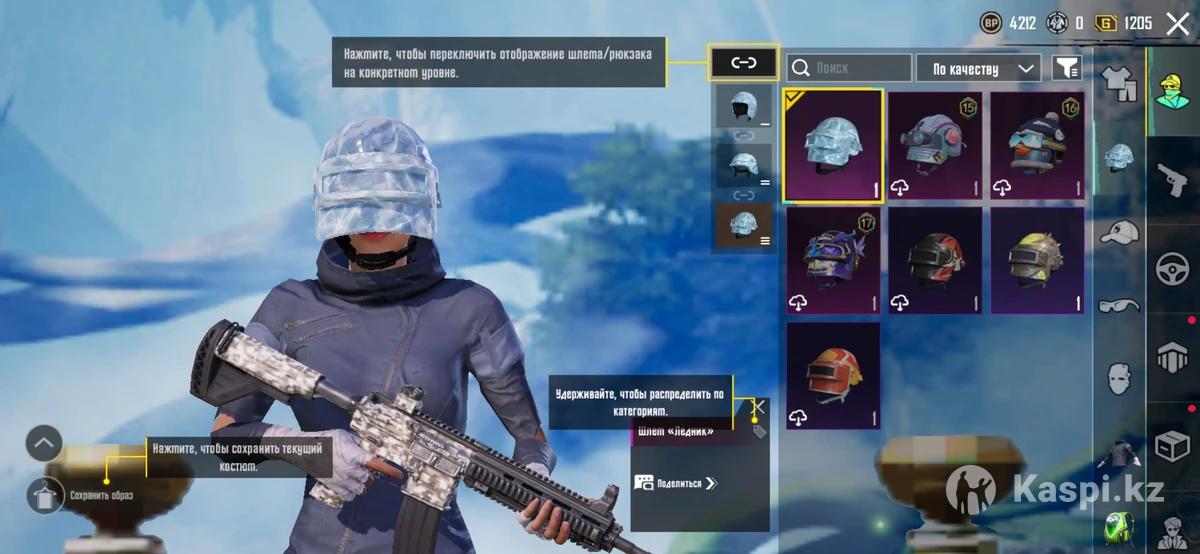Open the funnel filter options

(x=1068, y=68)
